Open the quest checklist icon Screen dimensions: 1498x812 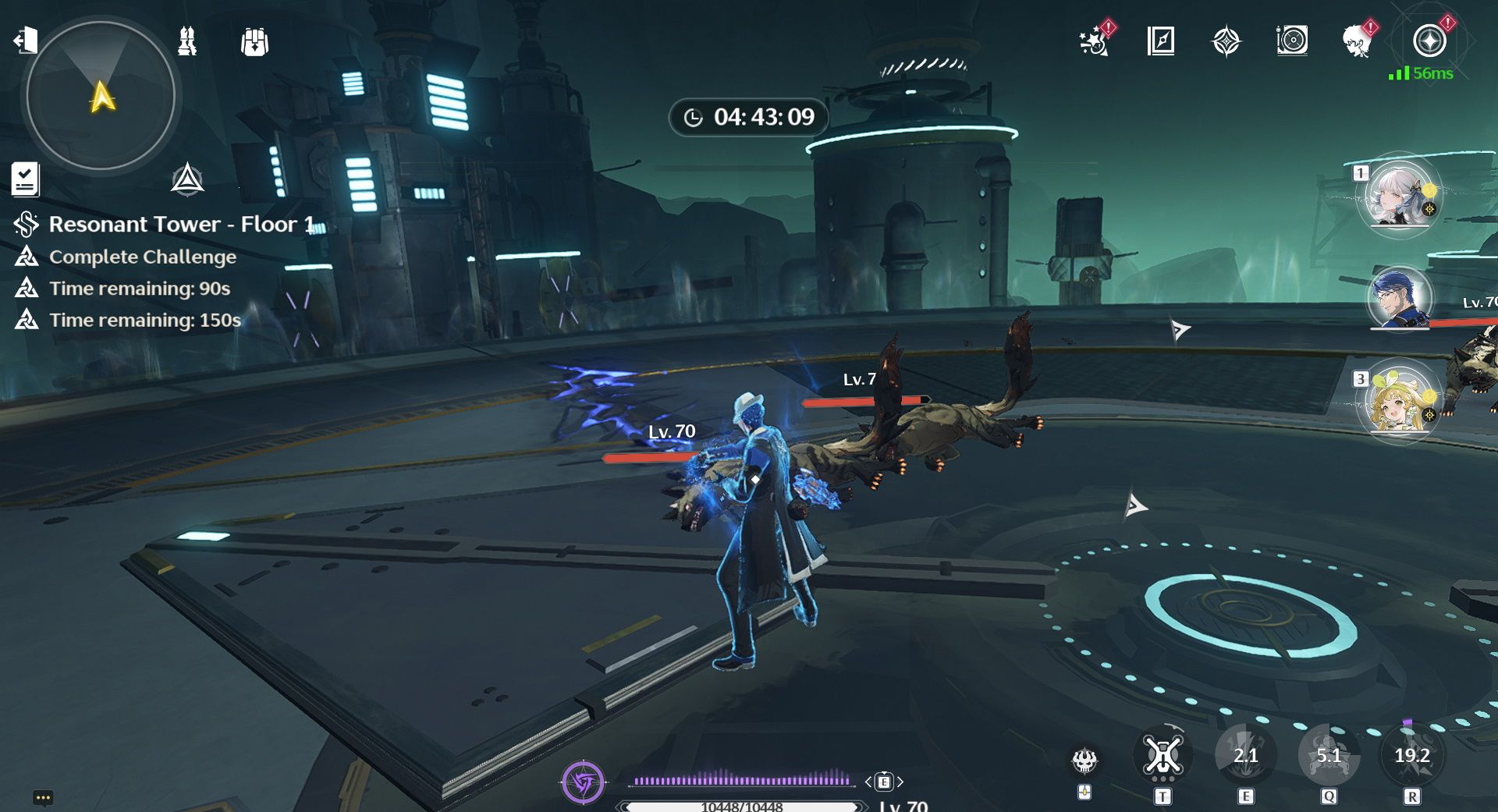coord(25,179)
